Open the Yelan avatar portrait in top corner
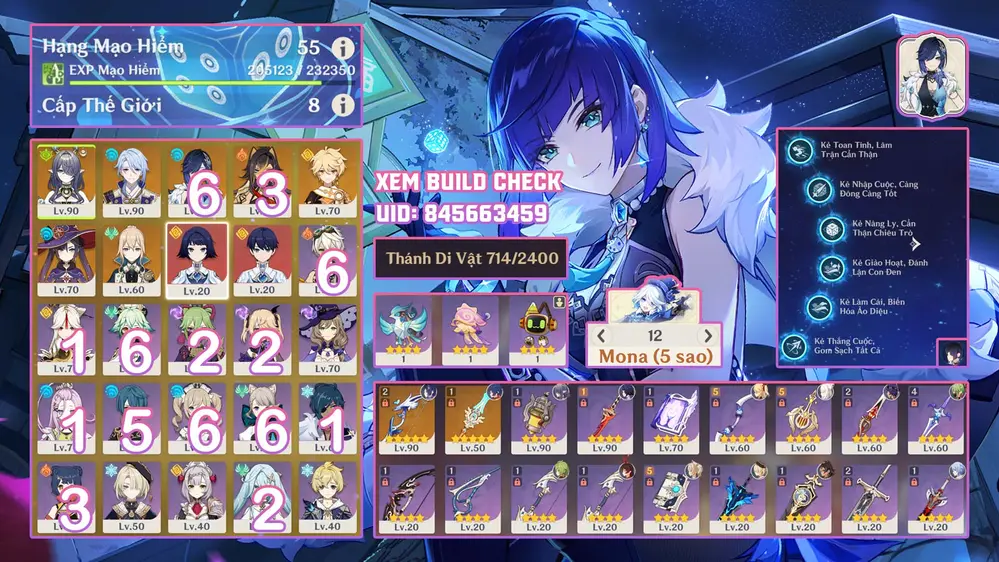Screen dimensions: 999x562 point(932,77)
